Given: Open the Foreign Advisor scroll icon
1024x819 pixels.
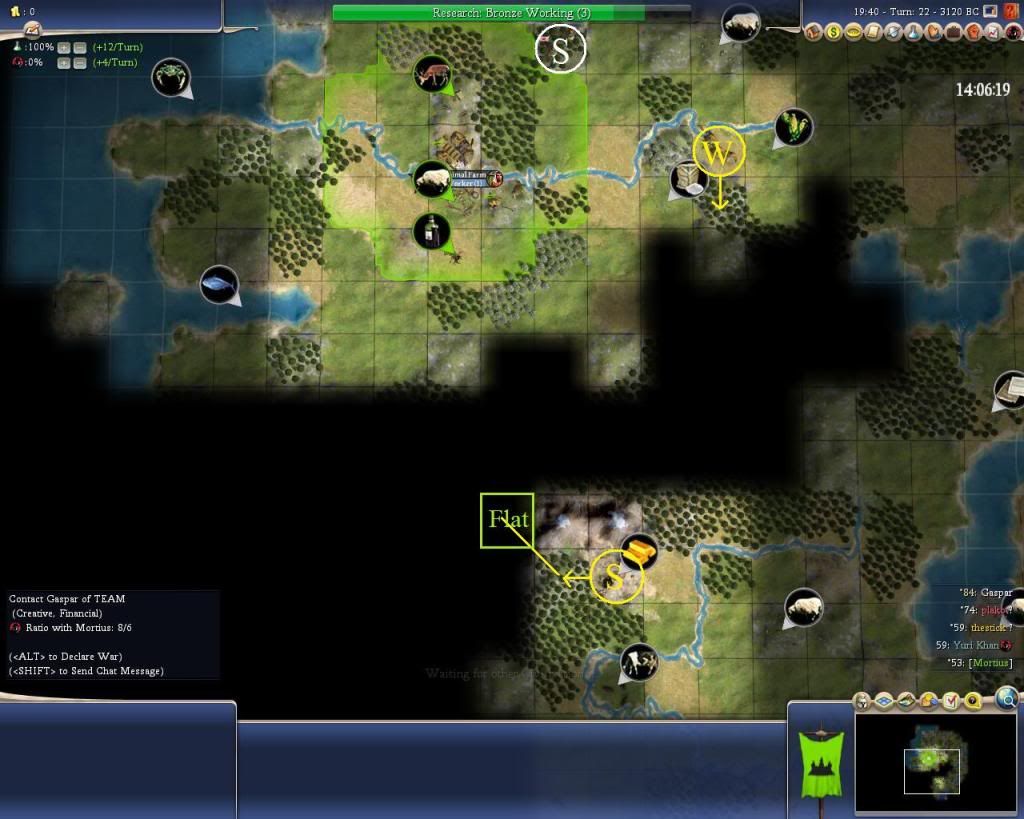Looking at the screenshot, I should click(x=873, y=32).
